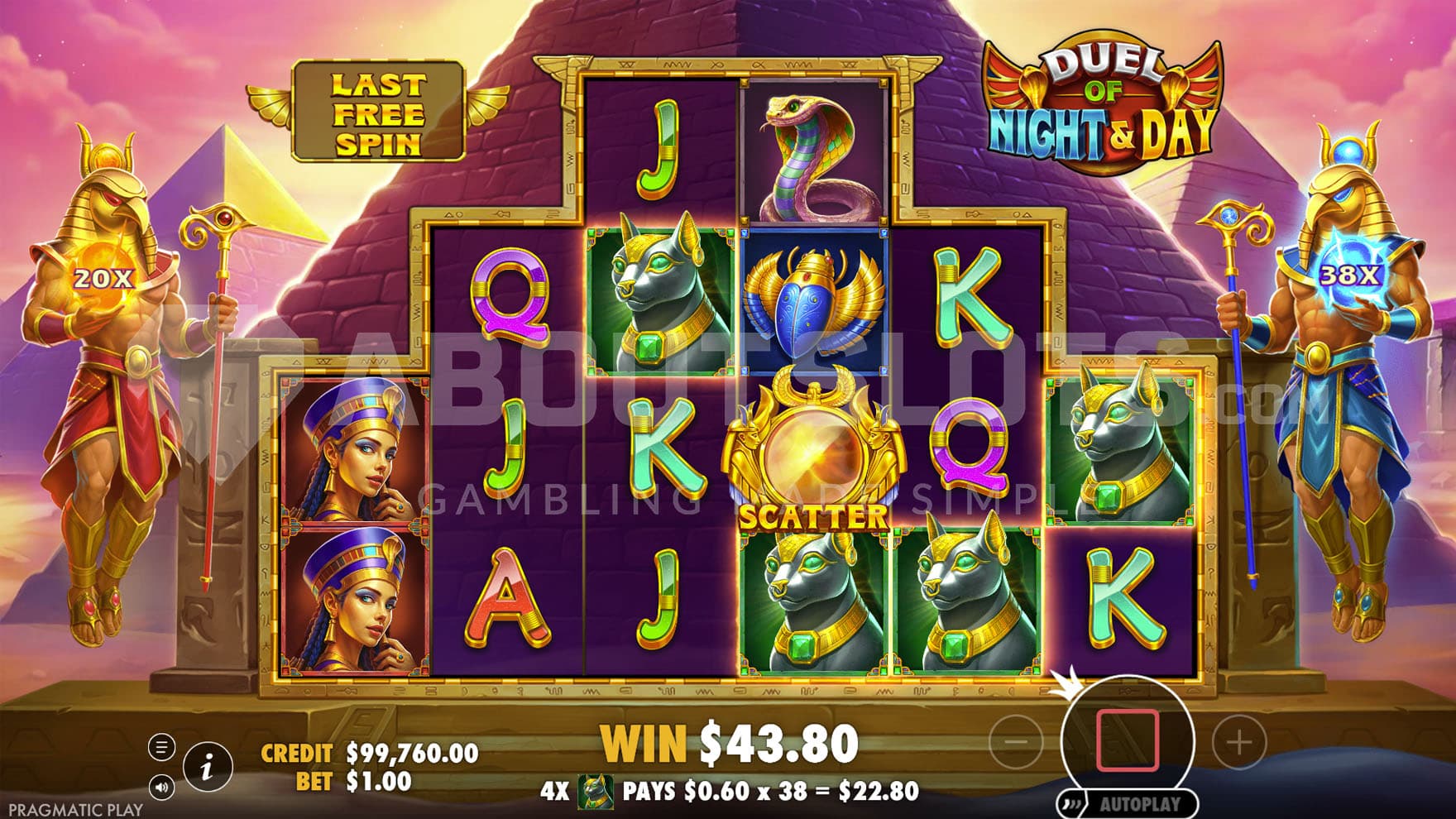
Task: Open the Autoplay settings
Action: click(x=1128, y=803)
